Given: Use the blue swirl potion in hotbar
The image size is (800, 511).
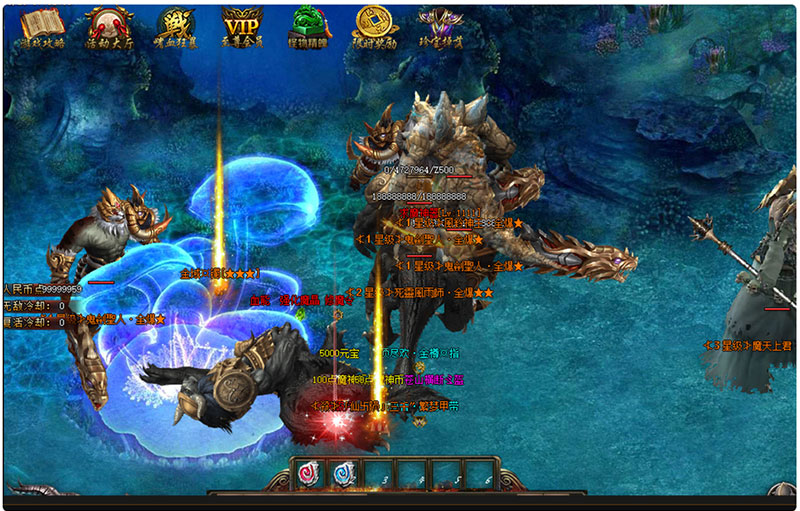Looking at the screenshot, I should coord(345,475).
